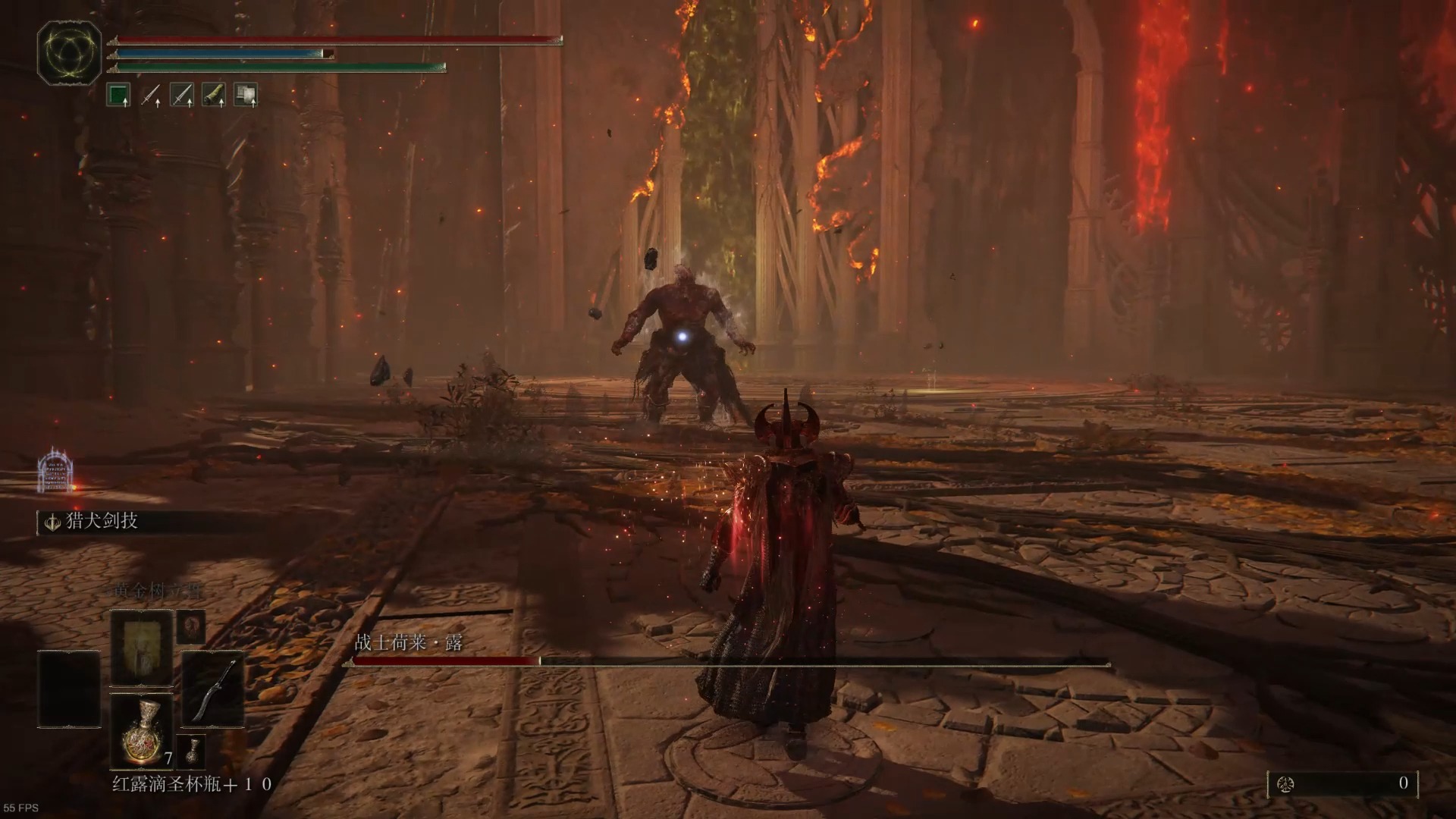
Task: Select the white parchment buff icon
Action: 245,96
